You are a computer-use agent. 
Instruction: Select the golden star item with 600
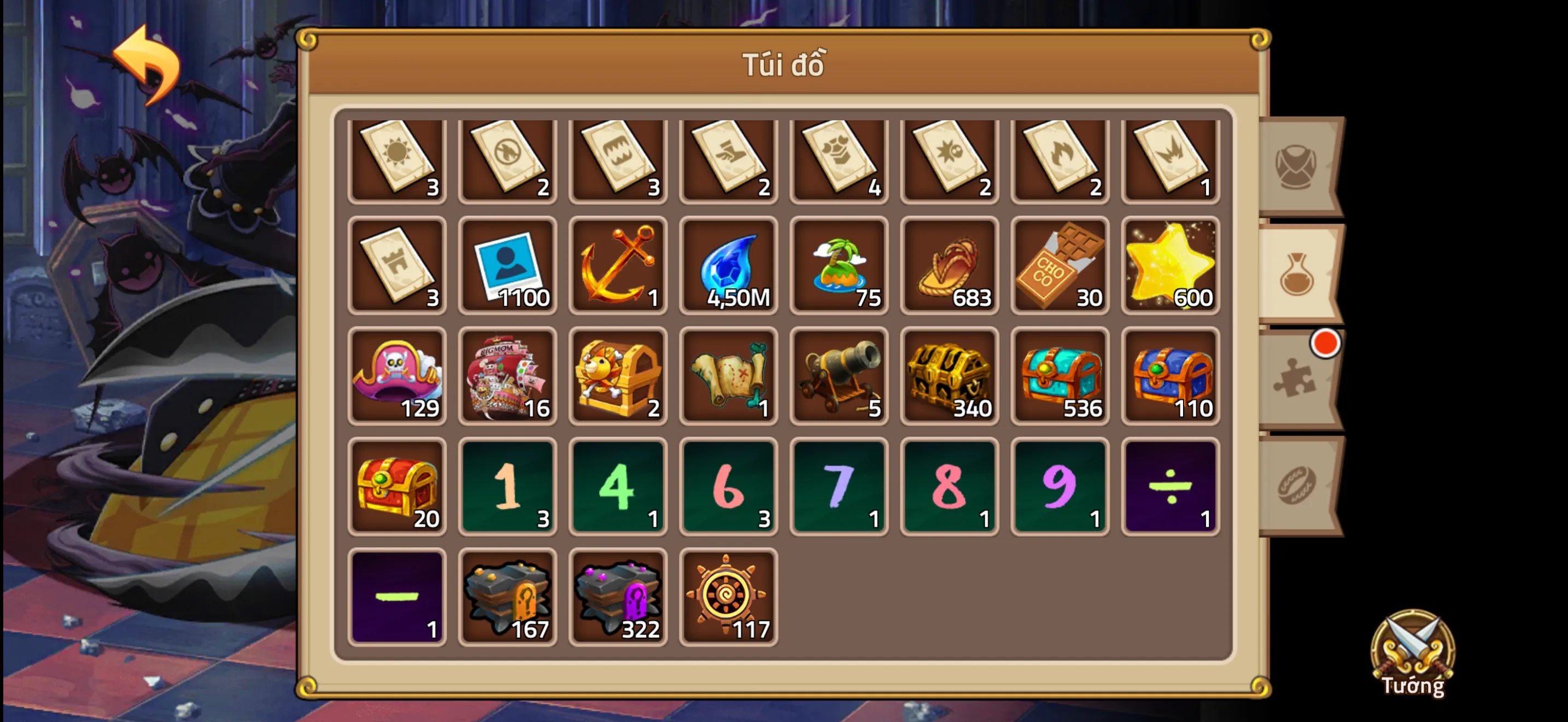1171,266
